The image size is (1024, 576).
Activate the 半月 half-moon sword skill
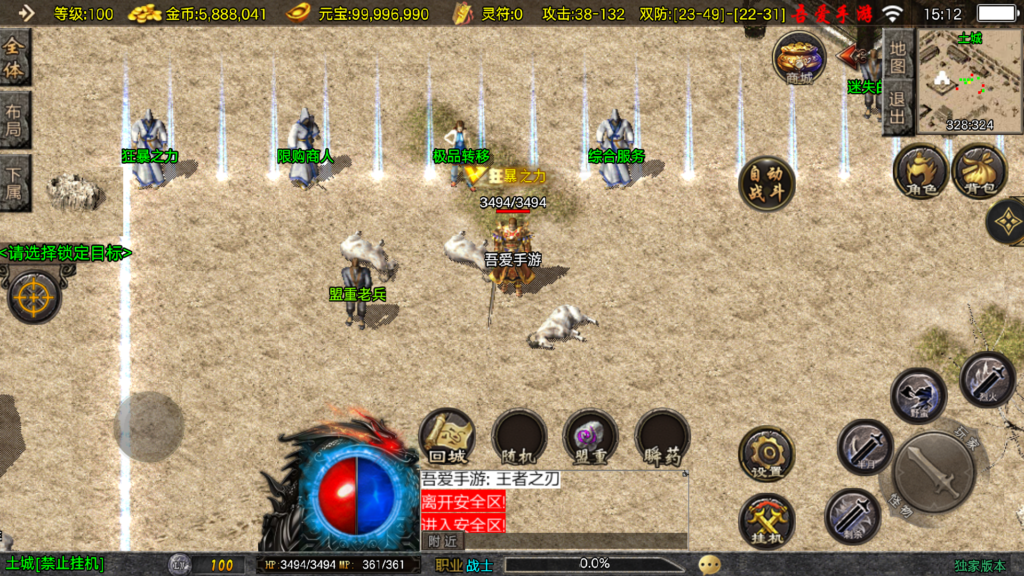pyautogui.click(x=865, y=446)
